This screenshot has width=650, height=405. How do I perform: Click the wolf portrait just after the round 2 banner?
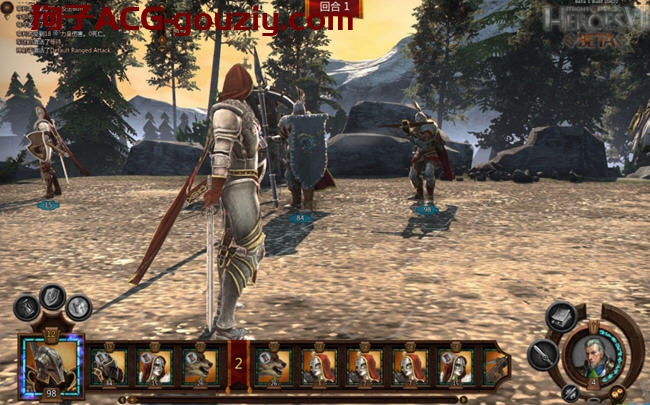pyautogui.click(x=270, y=366)
